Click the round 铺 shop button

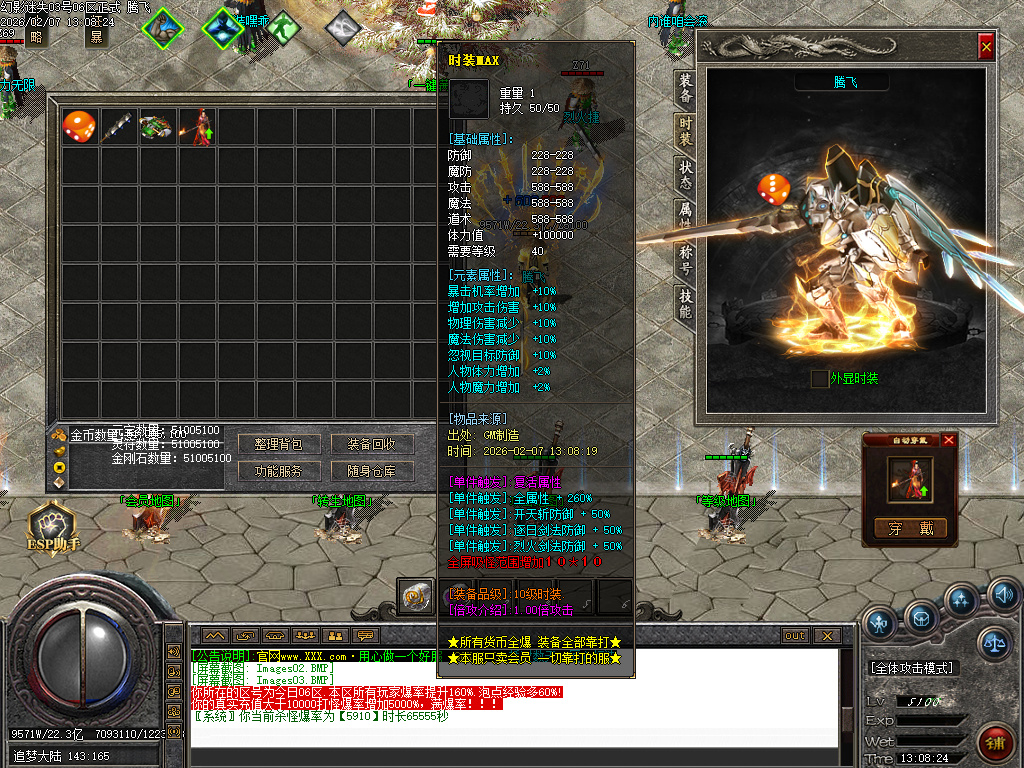(994, 742)
